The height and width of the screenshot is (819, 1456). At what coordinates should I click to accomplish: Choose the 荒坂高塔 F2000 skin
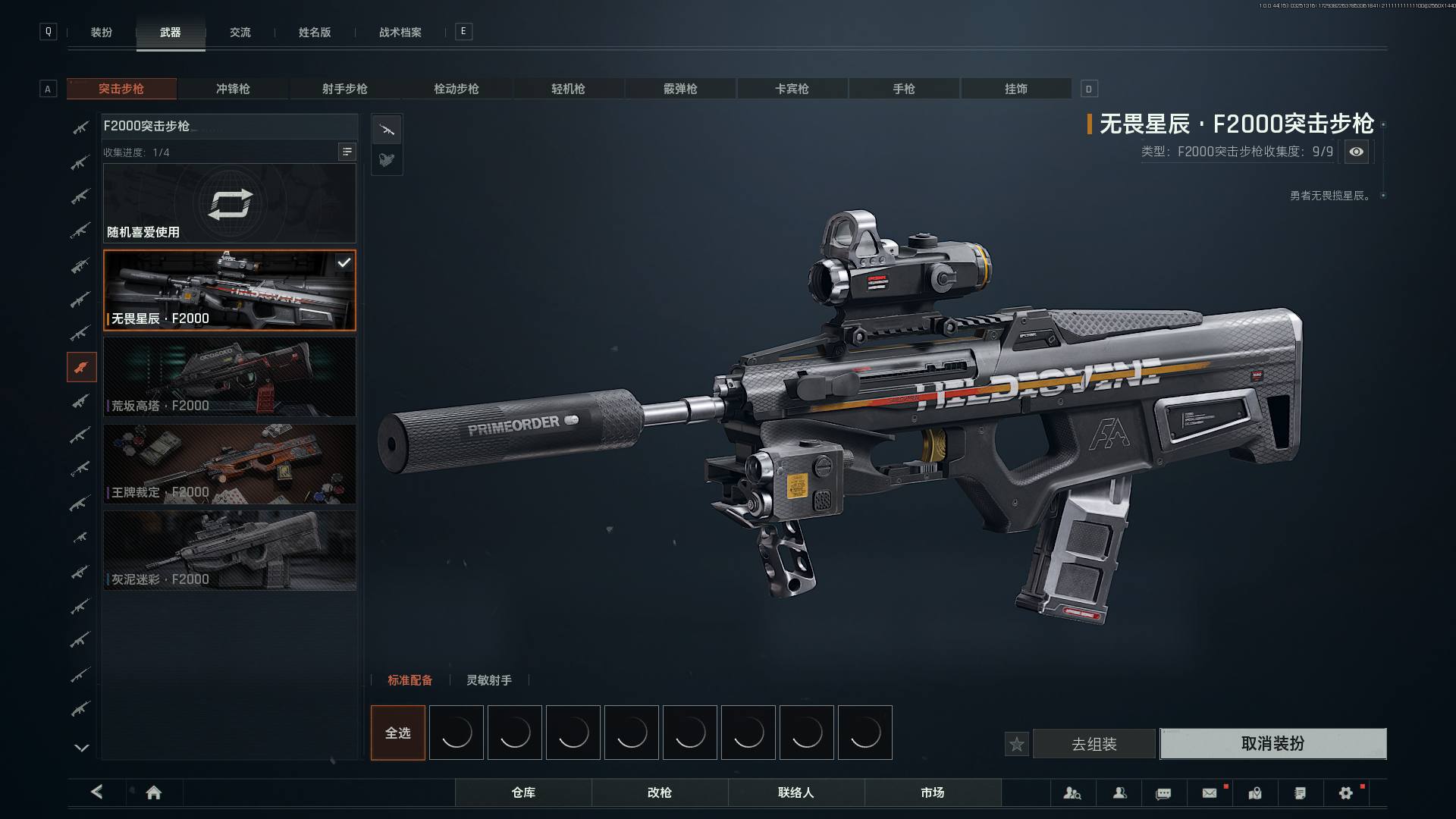(x=229, y=377)
